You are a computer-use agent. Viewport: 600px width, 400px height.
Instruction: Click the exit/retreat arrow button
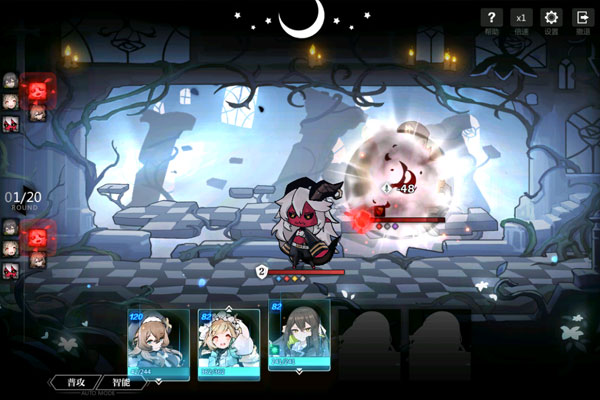(x=581, y=18)
